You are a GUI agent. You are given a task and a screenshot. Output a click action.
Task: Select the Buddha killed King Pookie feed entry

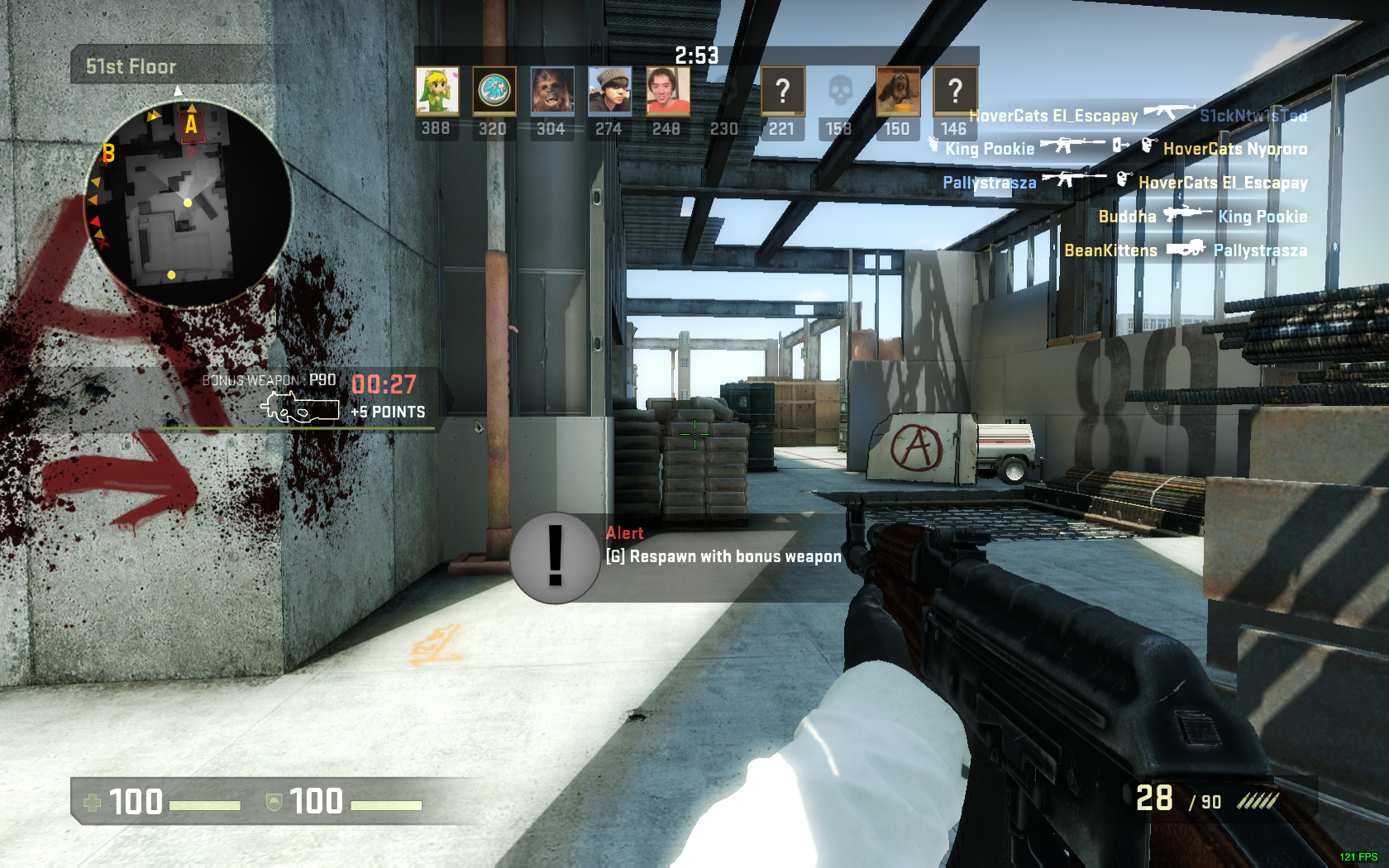pos(1202,217)
